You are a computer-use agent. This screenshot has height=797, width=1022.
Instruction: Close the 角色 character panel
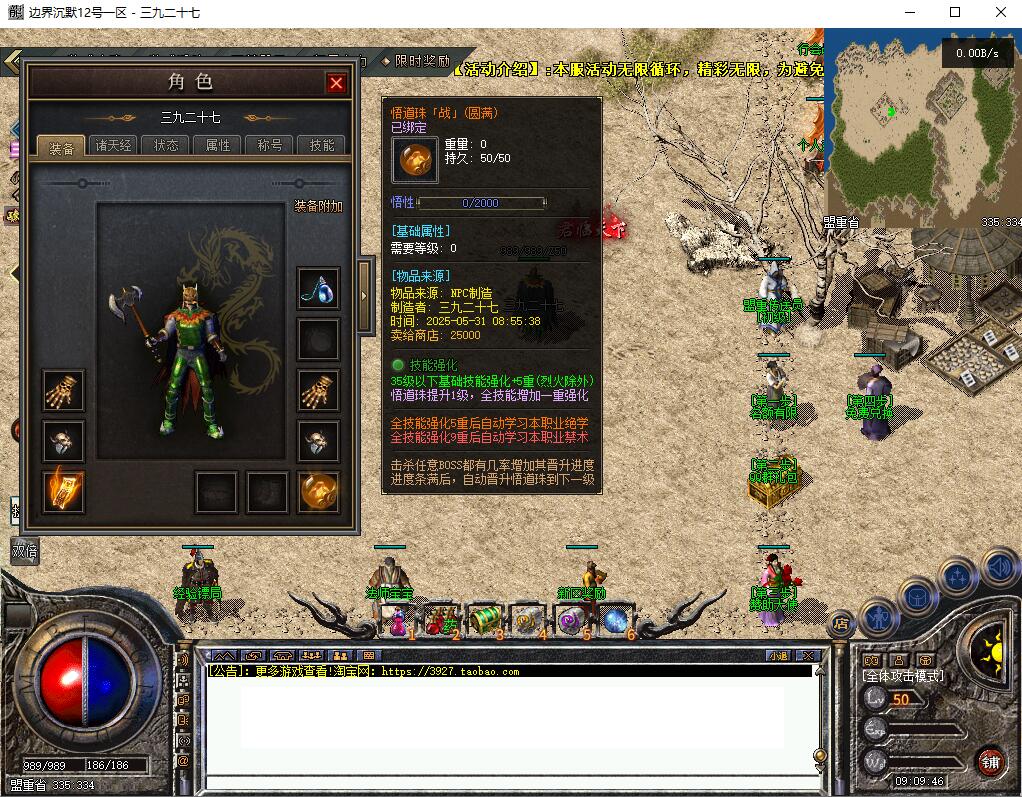[x=336, y=83]
